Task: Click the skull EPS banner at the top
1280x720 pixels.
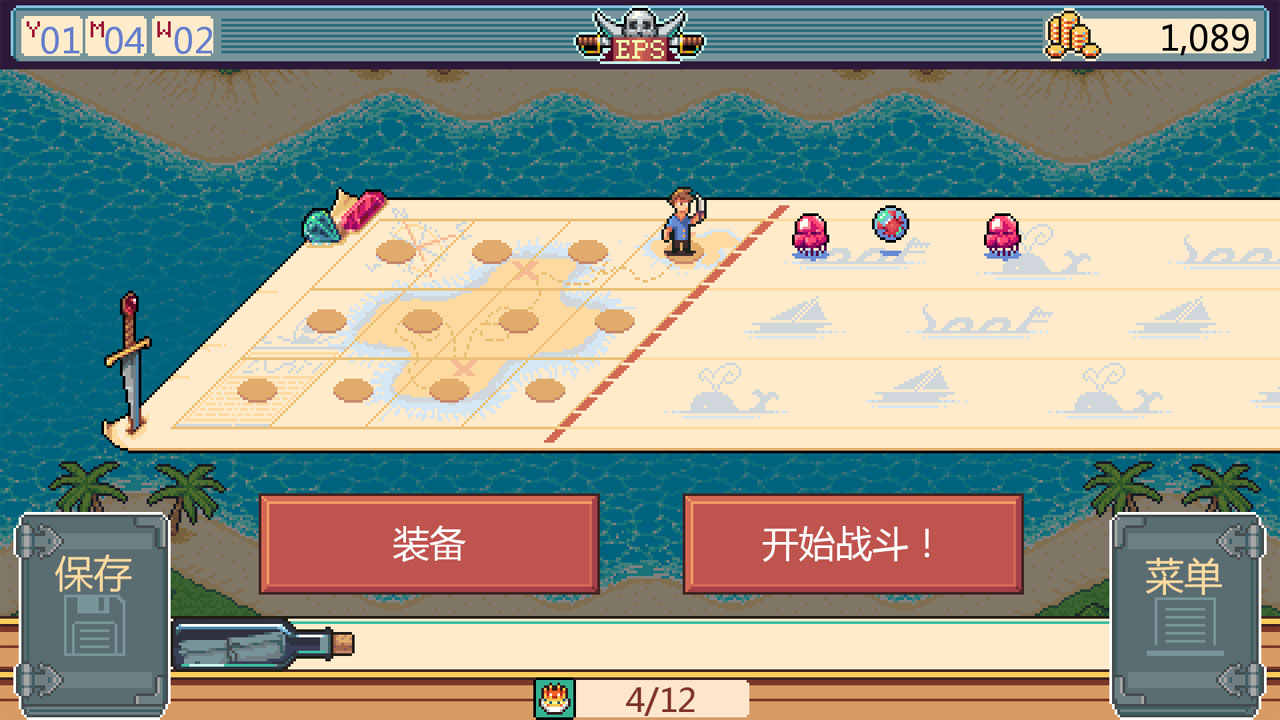Action: [641, 33]
